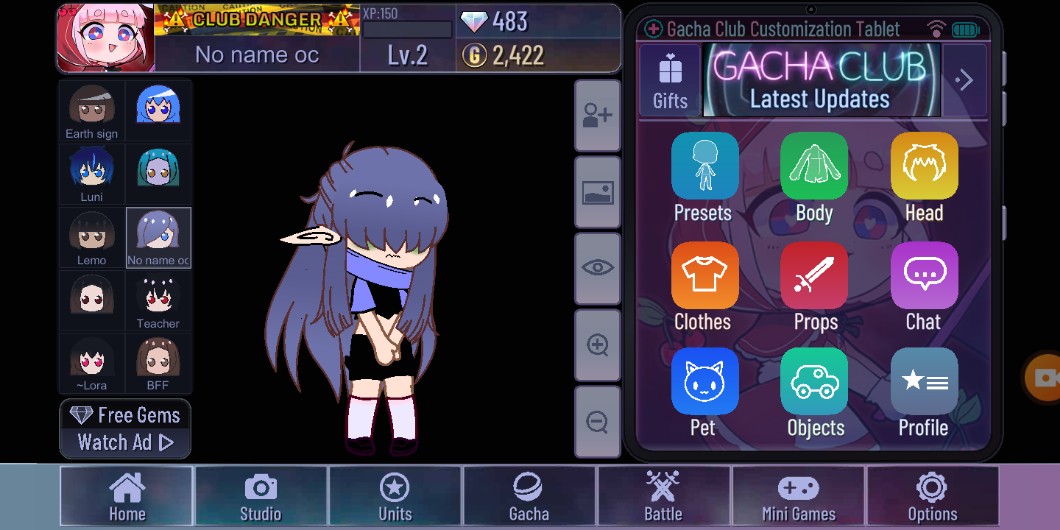Click the zoom-in magnifier button
This screenshot has width=1060, height=530.
598,346
